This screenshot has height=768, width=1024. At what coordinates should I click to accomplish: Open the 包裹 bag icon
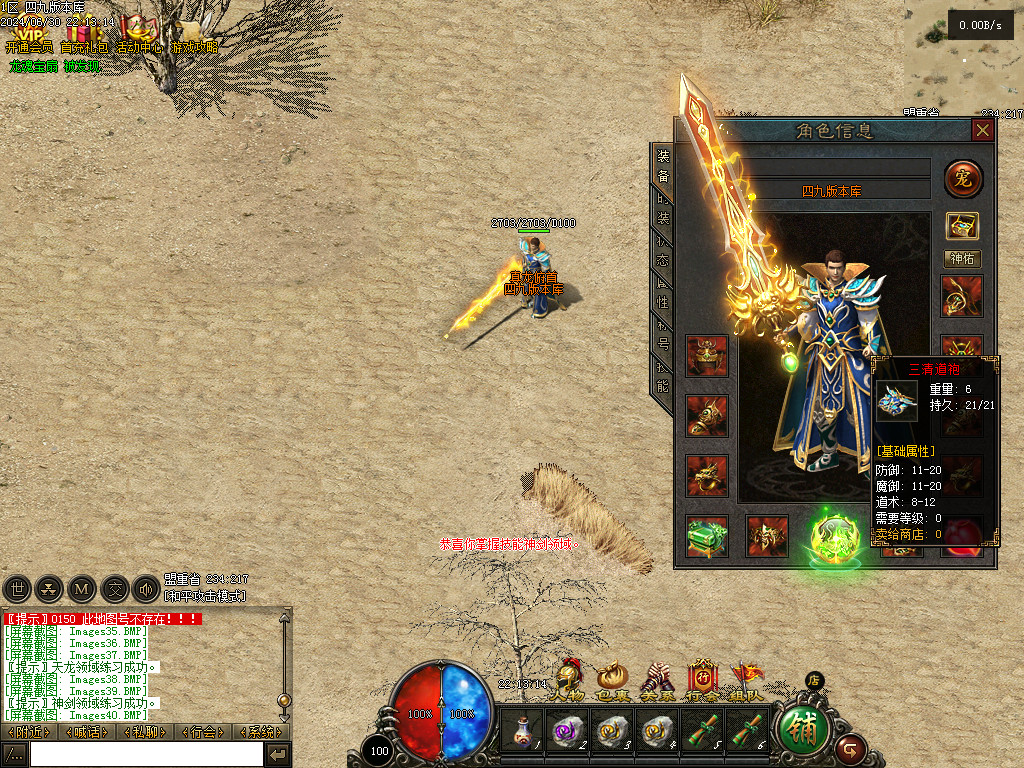coord(611,680)
